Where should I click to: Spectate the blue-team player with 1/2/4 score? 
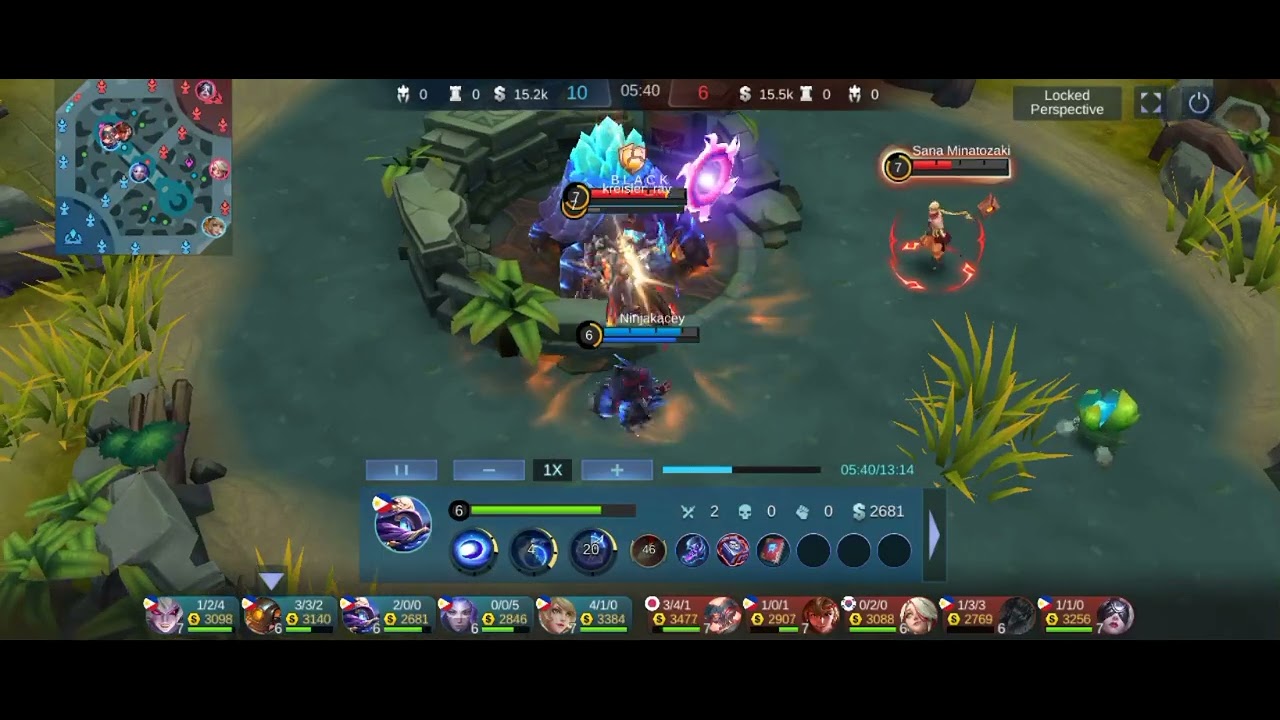(190, 614)
